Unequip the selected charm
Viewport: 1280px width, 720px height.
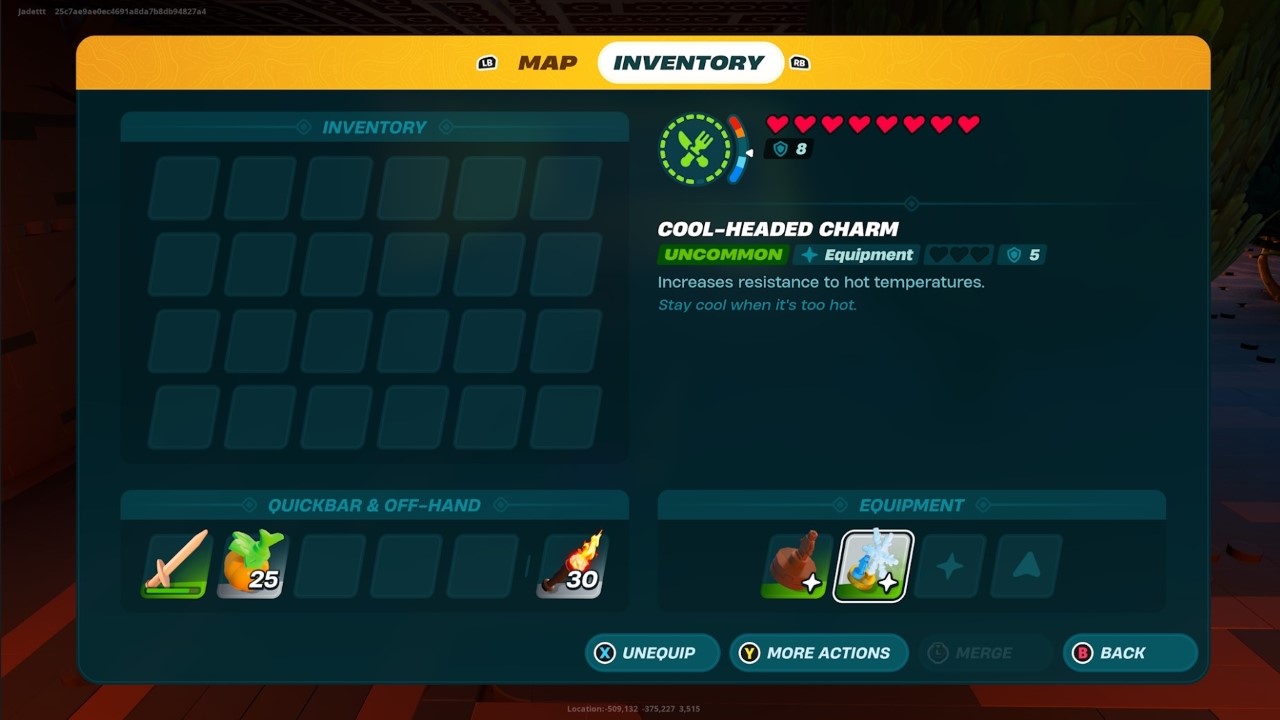pyautogui.click(x=652, y=653)
